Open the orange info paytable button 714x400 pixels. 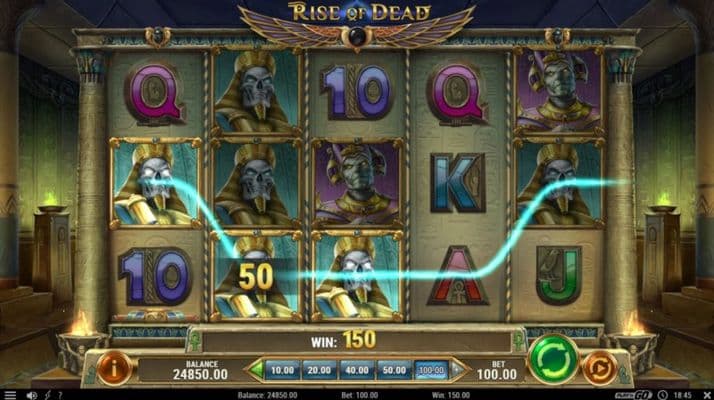tap(115, 368)
